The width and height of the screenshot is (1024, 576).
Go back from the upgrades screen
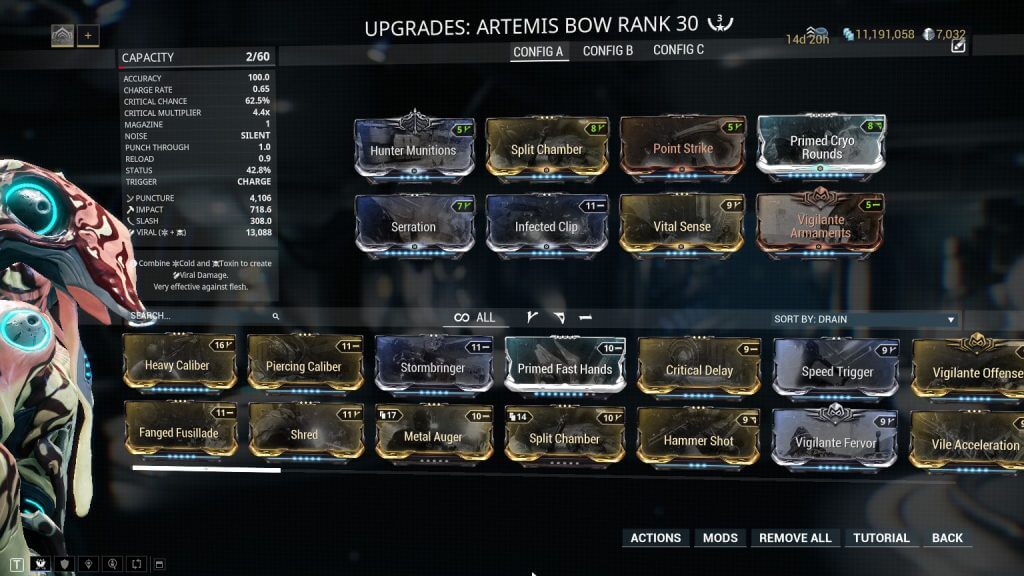947,538
